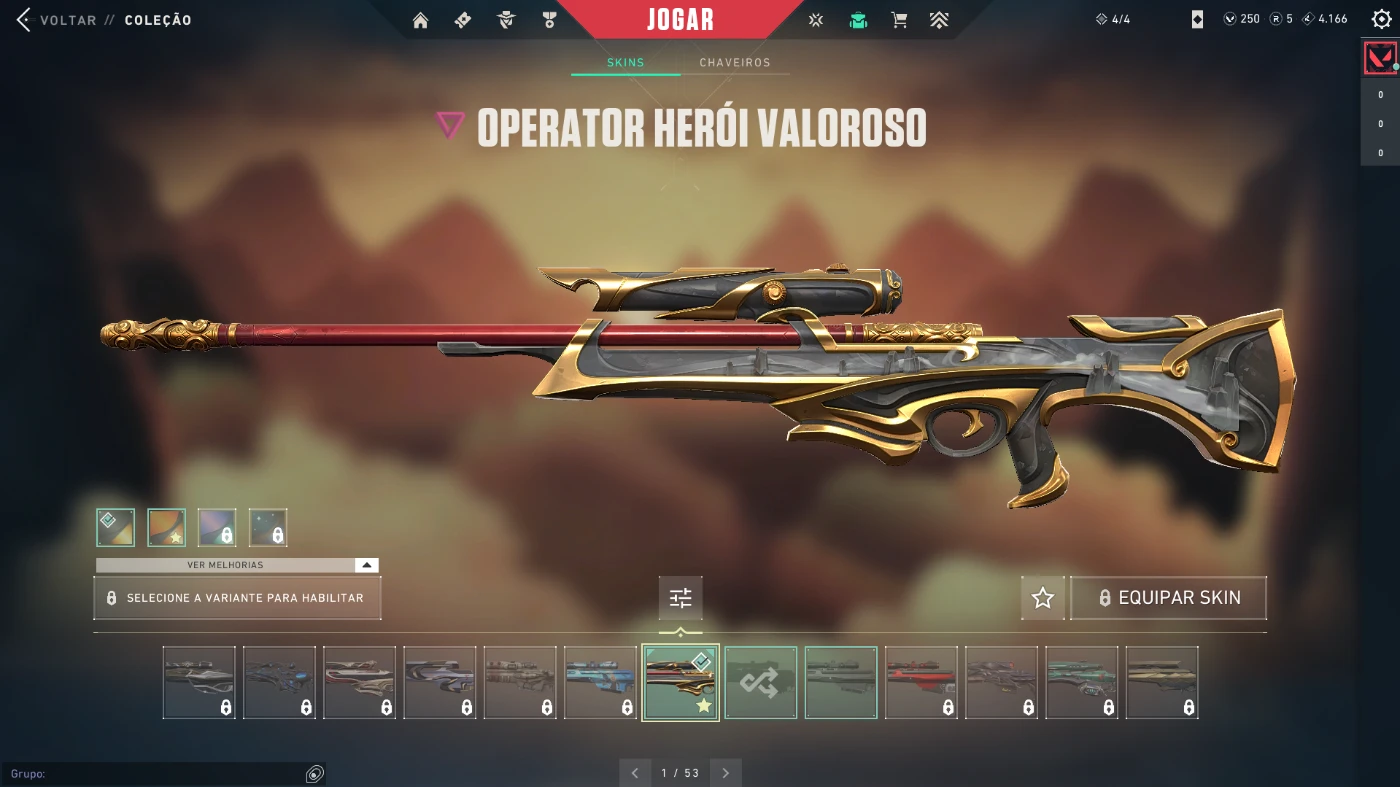
Task: Click the red JOGAR play button
Action: [x=680, y=20]
